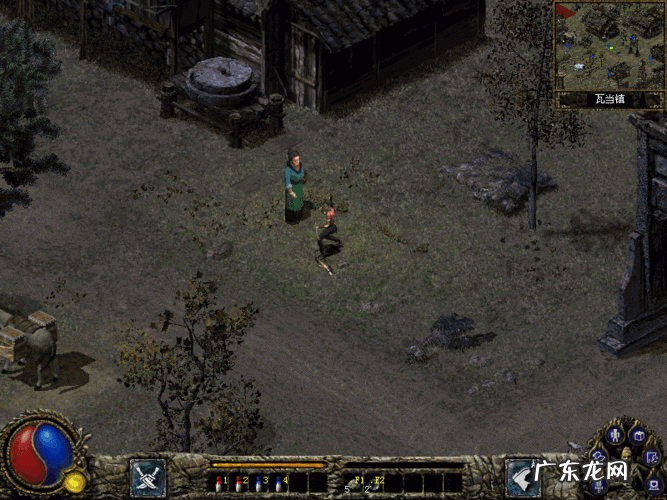
Task: Open the character figure panel icon
Action: click(x=617, y=435)
